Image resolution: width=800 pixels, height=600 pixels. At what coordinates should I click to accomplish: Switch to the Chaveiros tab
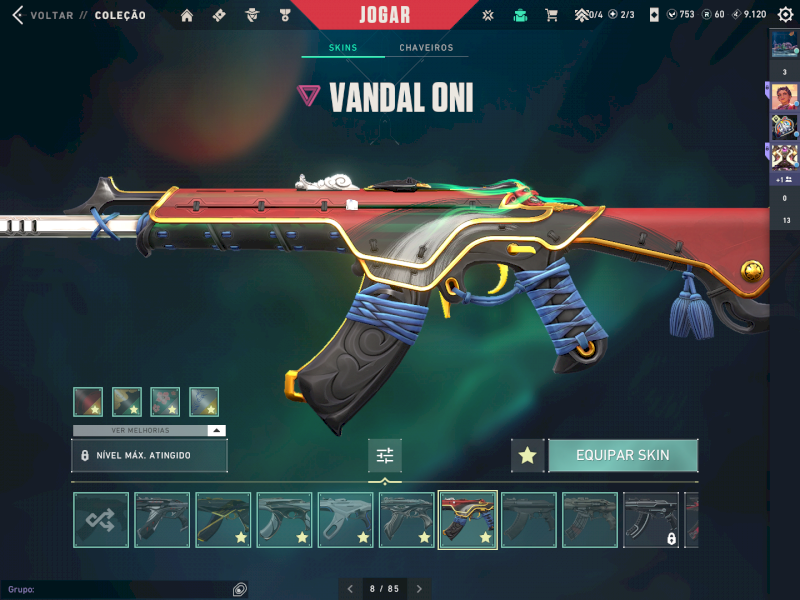click(426, 48)
